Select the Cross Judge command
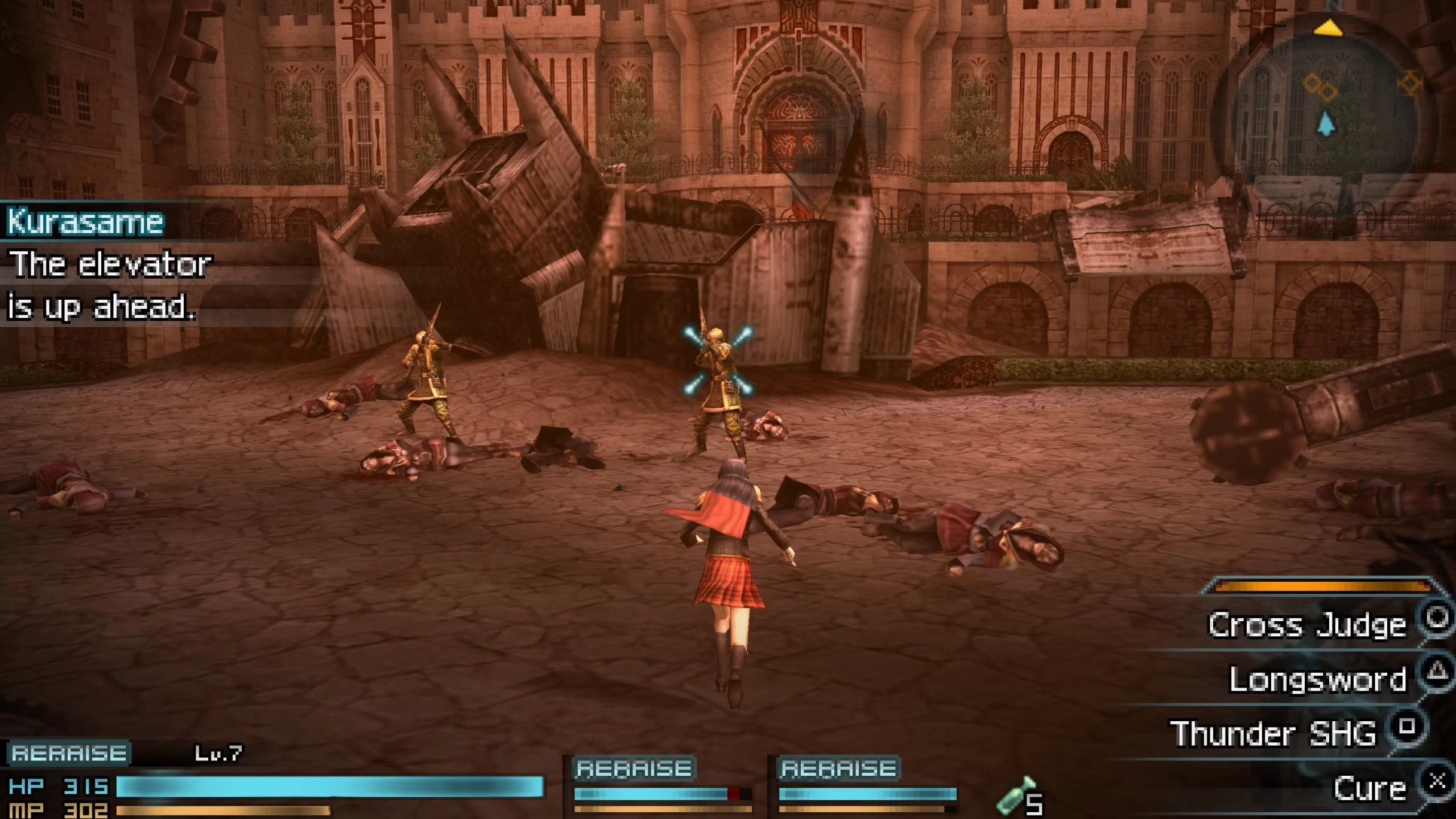This screenshot has width=1456, height=819. point(1306,625)
